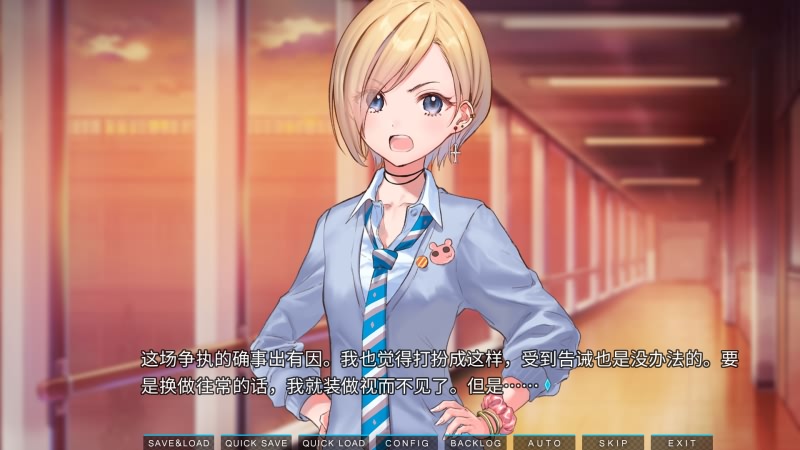
Task: Toggle AUTO text advance
Action: tap(544, 442)
